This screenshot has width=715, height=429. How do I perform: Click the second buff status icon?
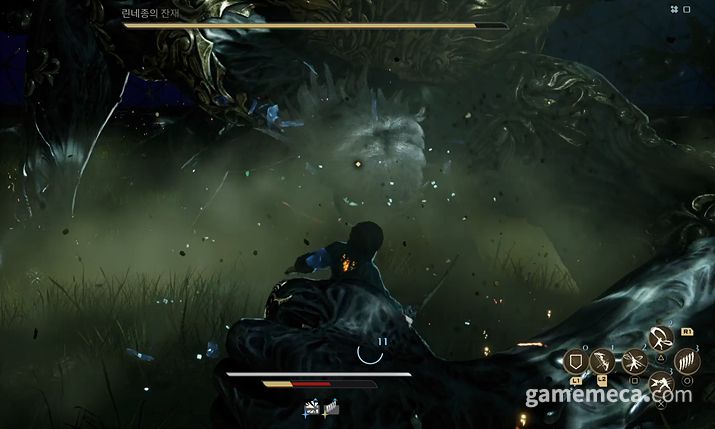pos(331,408)
